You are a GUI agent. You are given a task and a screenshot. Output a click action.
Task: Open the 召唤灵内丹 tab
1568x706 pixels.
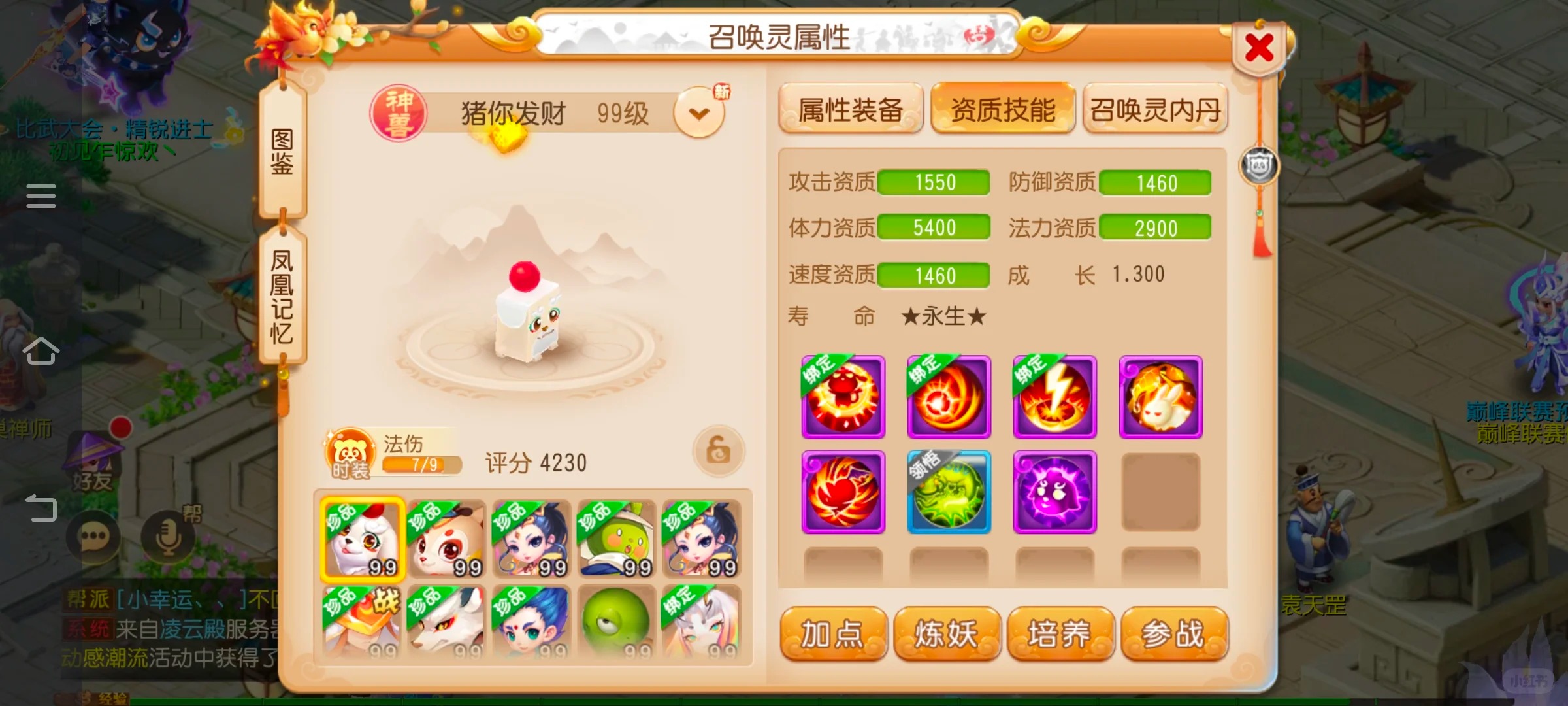tap(1155, 109)
